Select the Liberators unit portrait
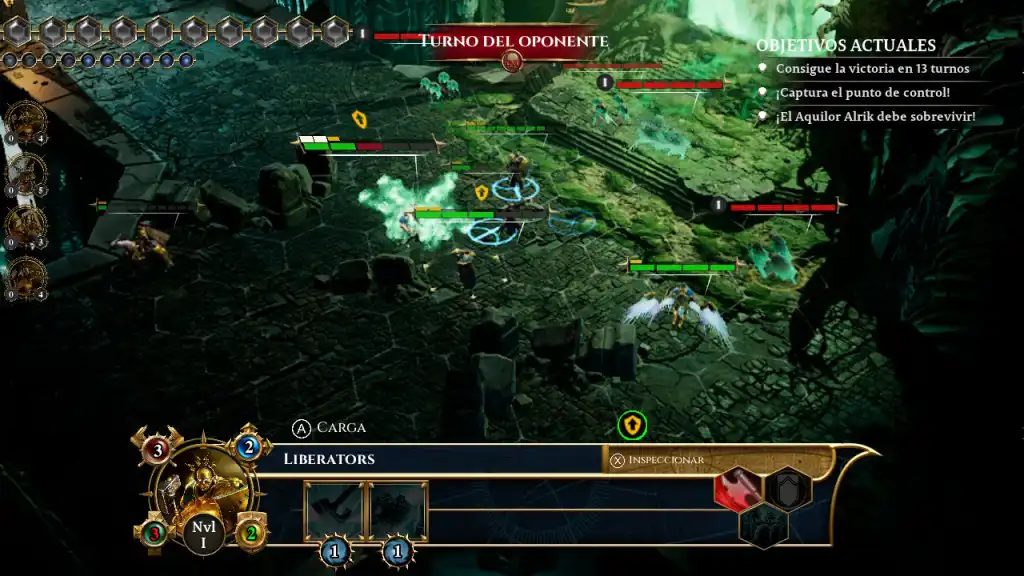Screen dimensions: 1024x576 point(203,489)
